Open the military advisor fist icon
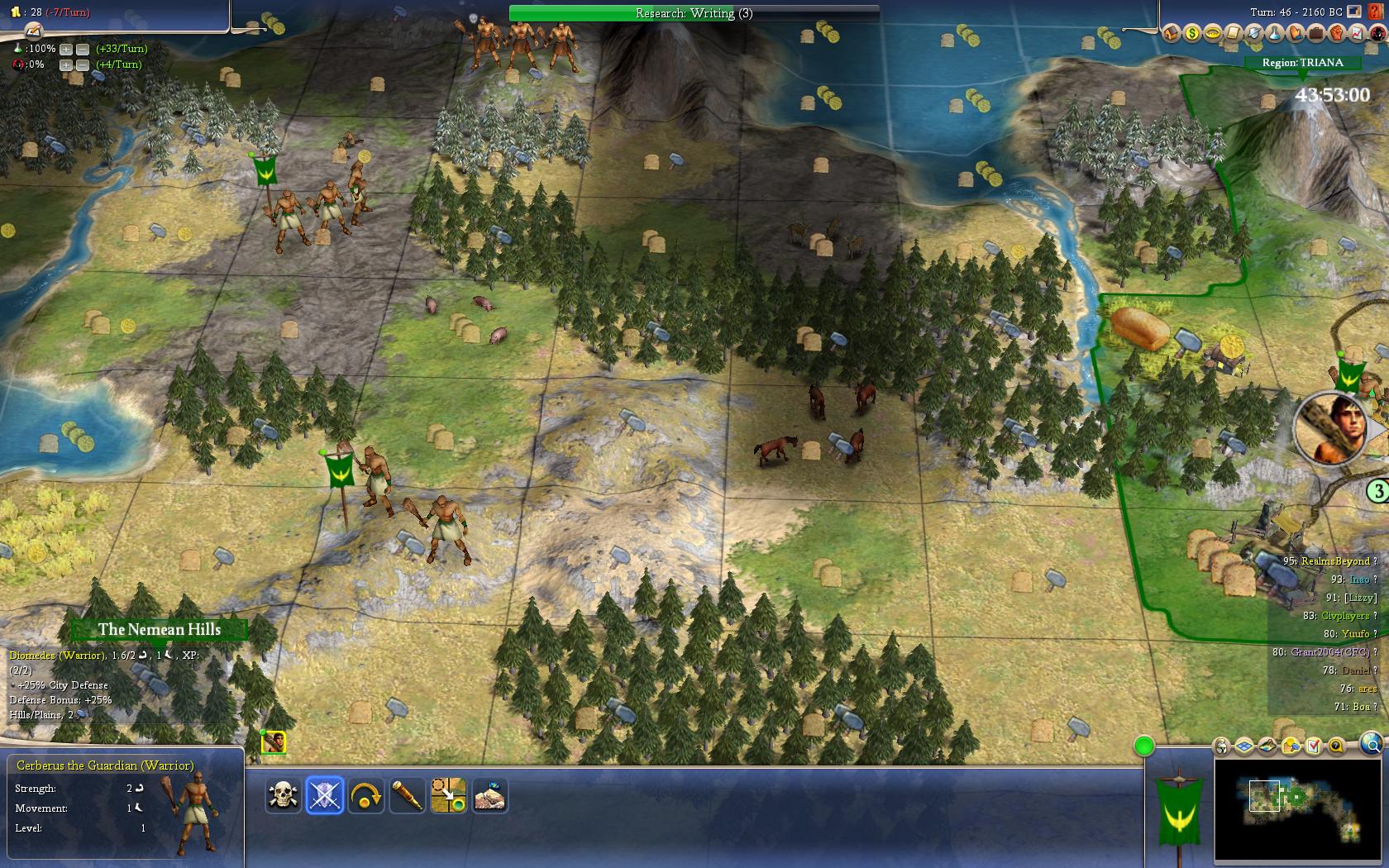 coord(1337,34)
